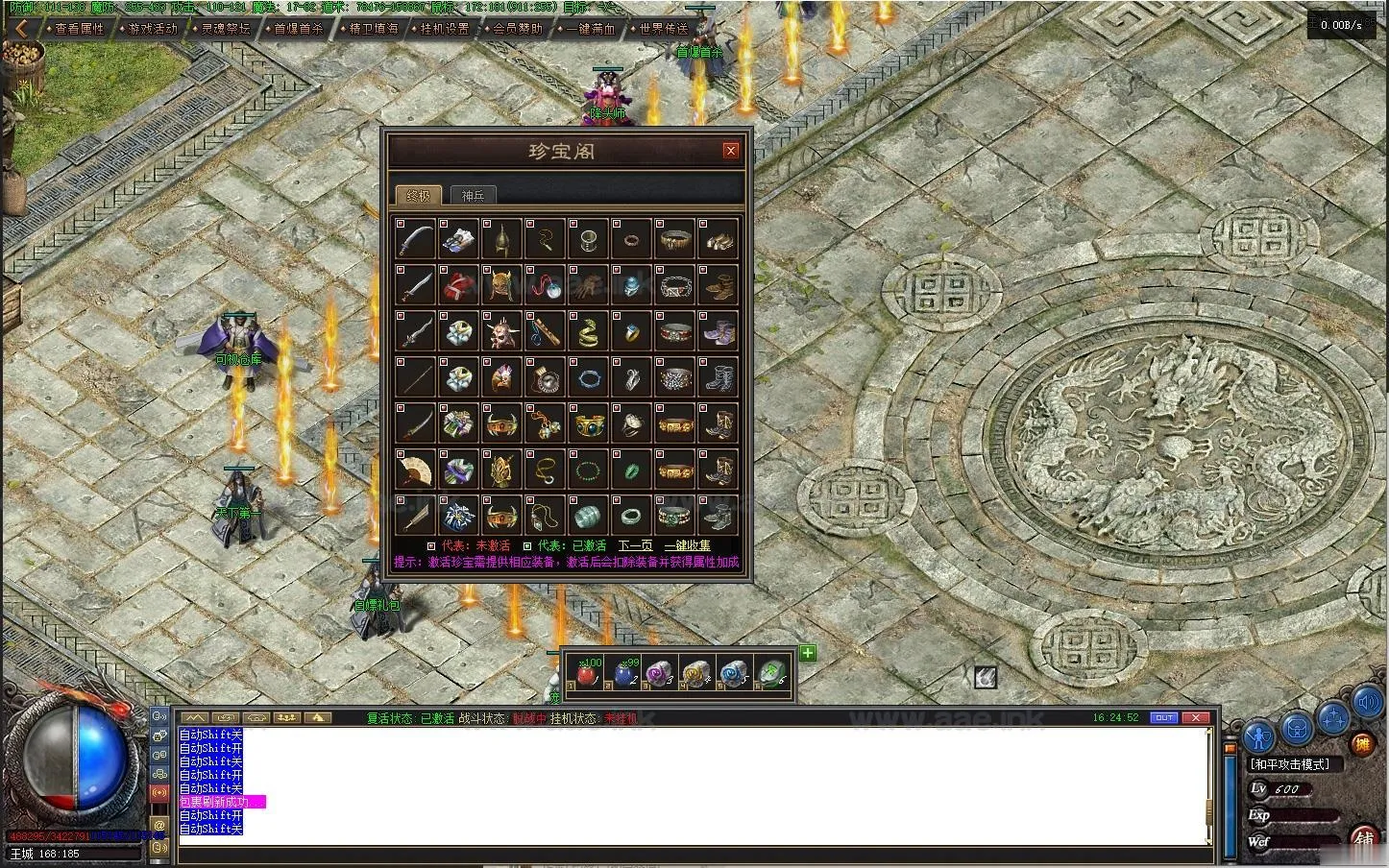Choose the 会员赞助 membership menu

click(518, 29)
